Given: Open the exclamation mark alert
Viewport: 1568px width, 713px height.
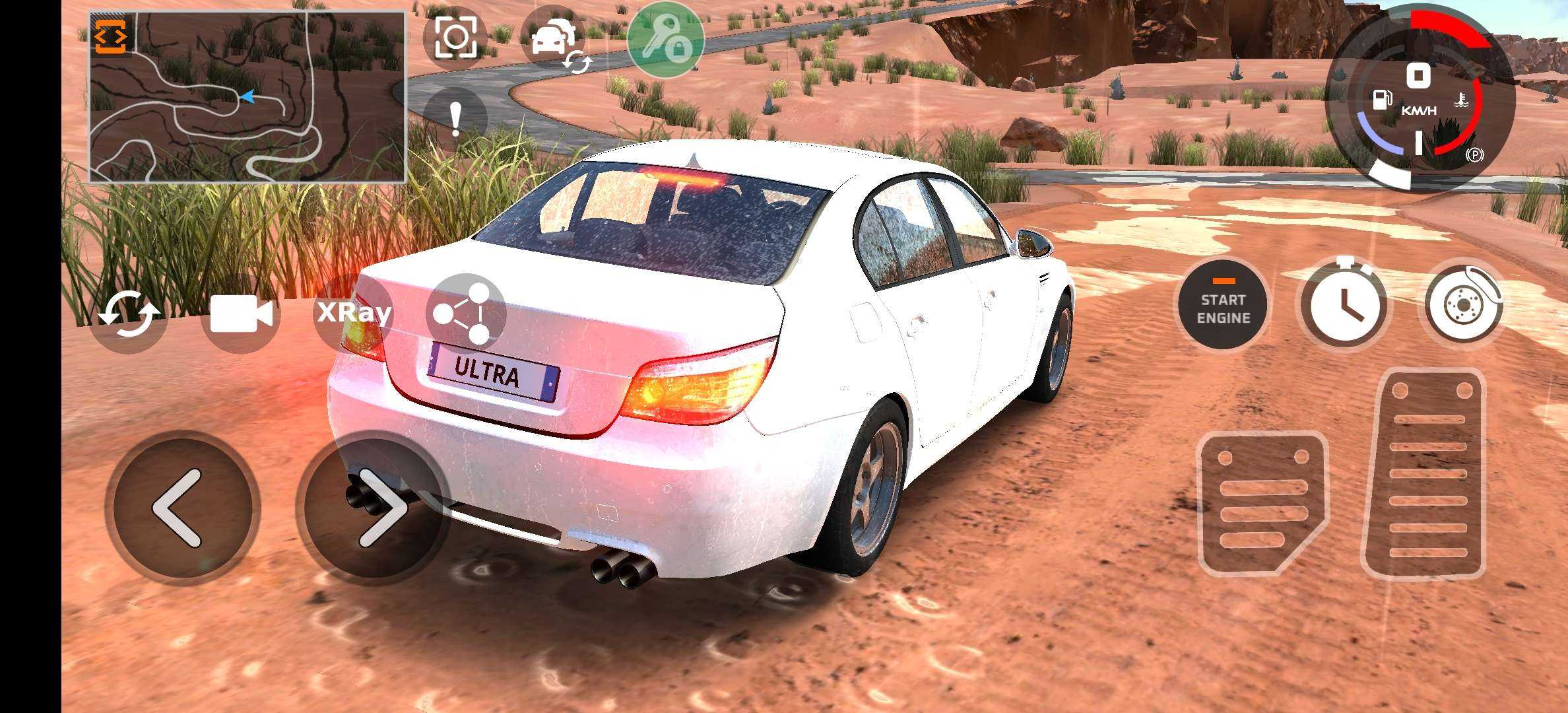Looking at the screenshot, I should coord(455,119).
